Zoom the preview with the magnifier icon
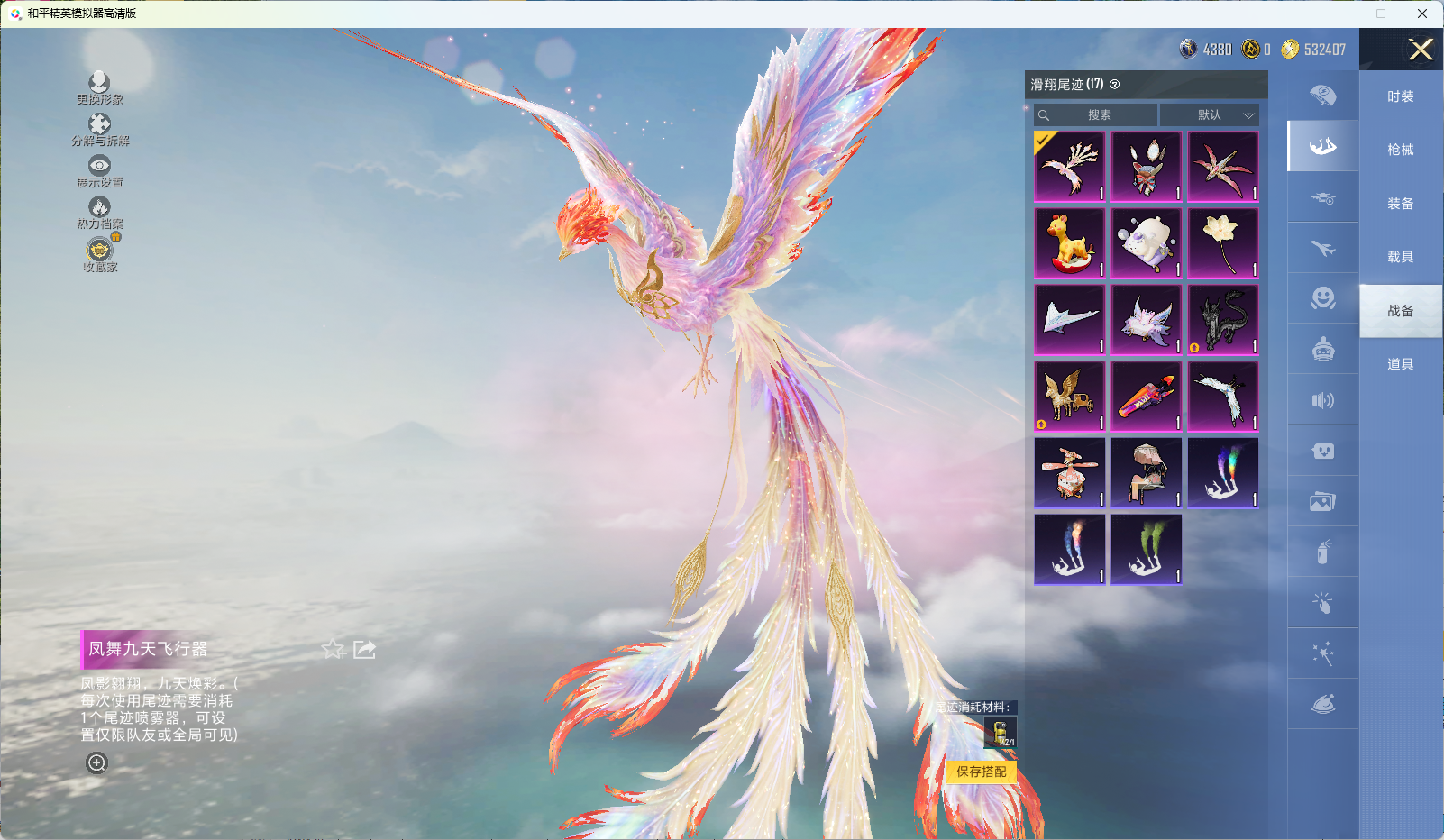The image size is (1444, 840). coord(96,763)
